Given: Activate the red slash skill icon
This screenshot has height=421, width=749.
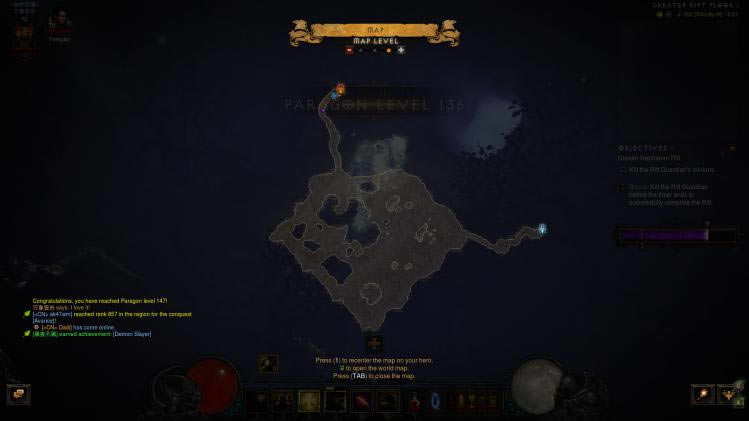Looking at the screenshot, I should click(361, 401).
